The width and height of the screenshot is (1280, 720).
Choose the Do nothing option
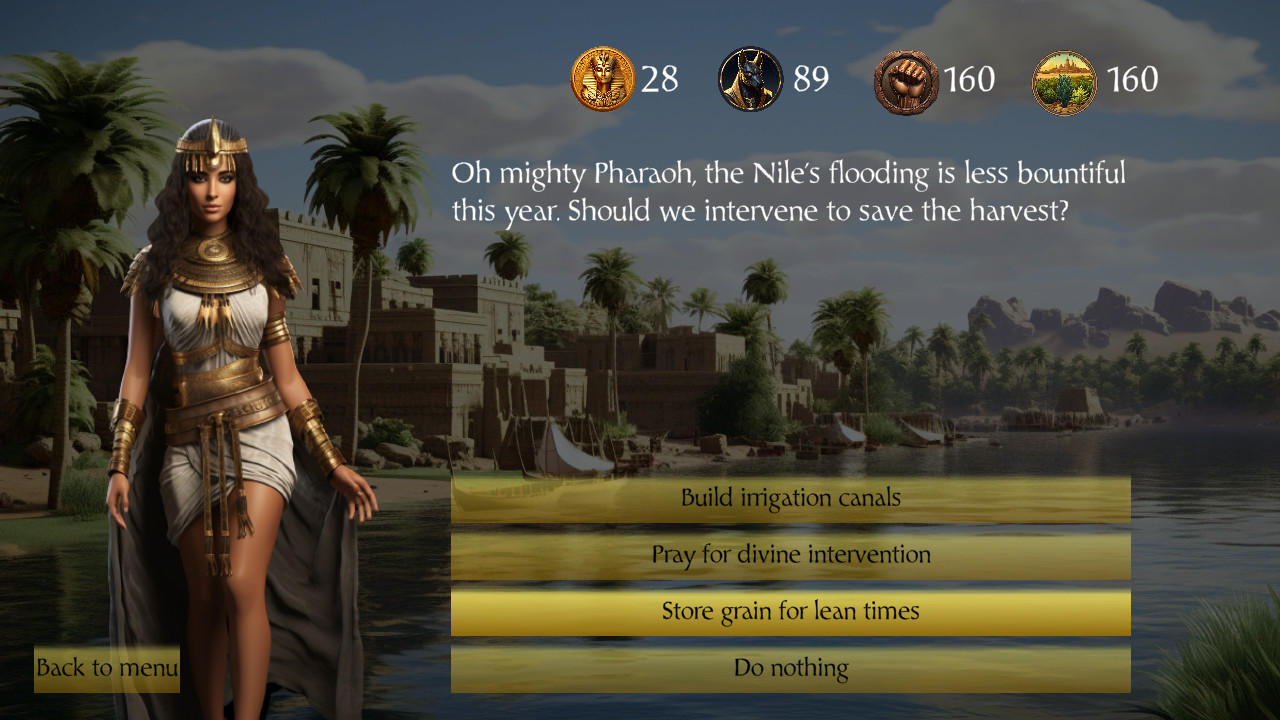coord(790,668)
